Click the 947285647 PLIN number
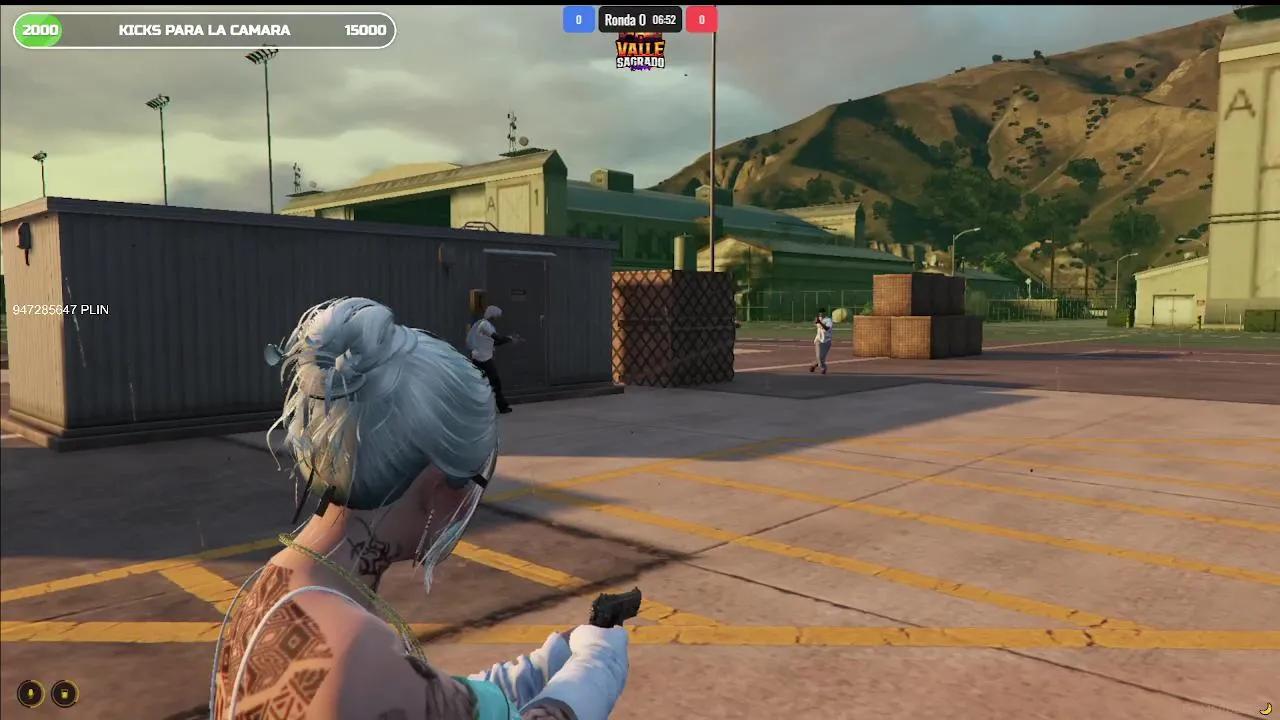 click(61, 309)
